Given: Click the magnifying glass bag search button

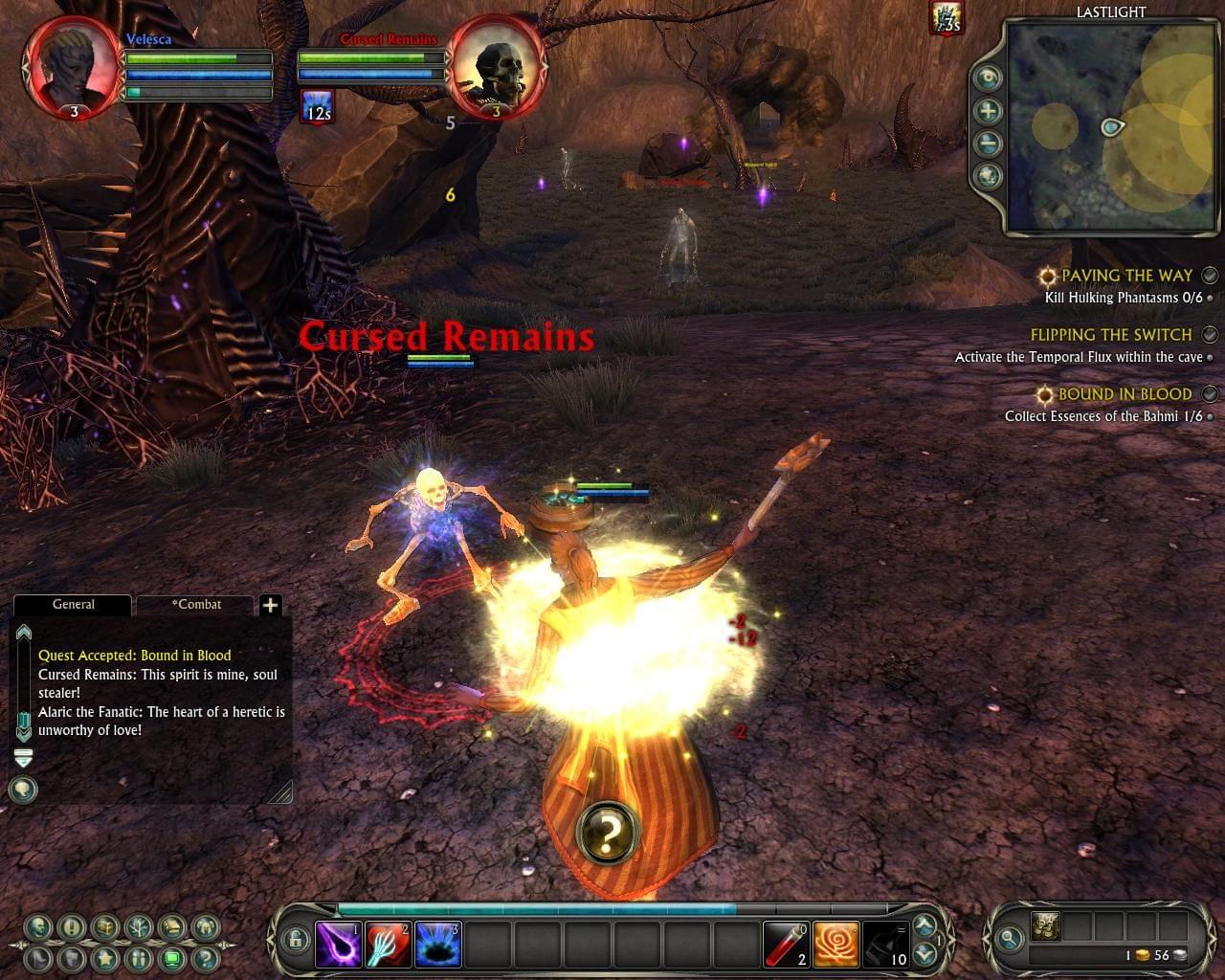Looking at the screenshot, I should (1009, 939).
